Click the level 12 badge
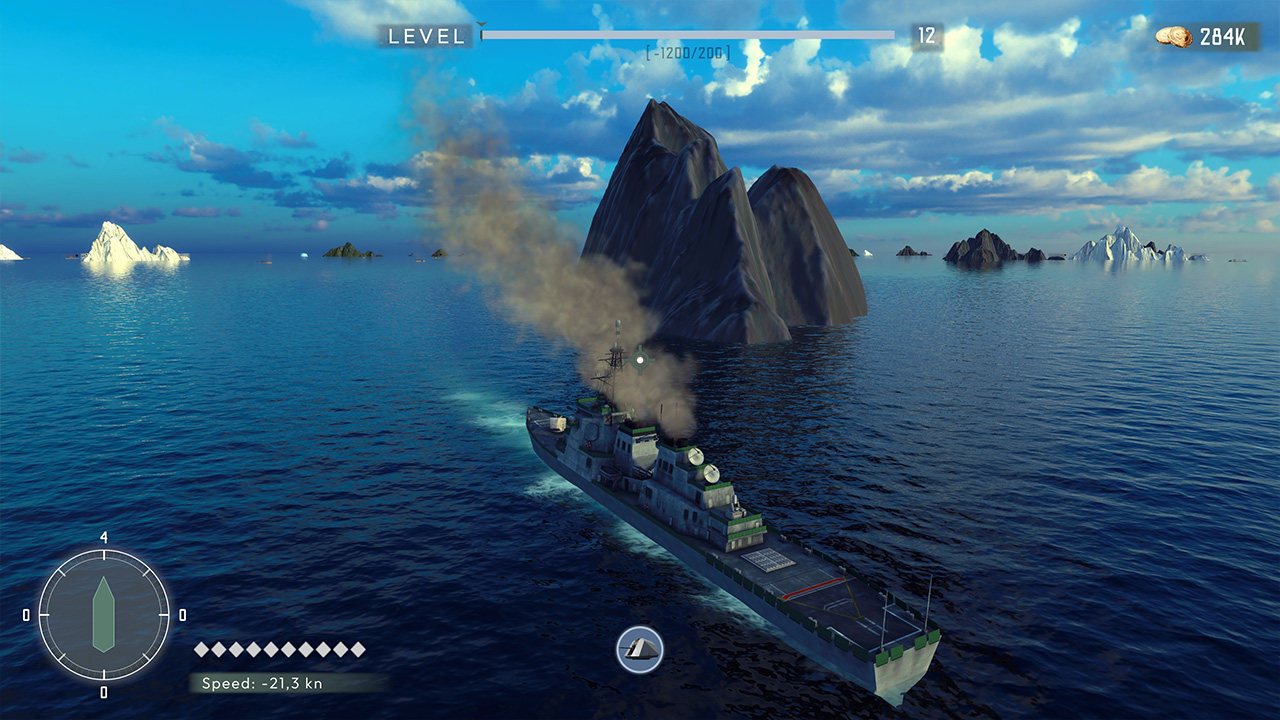 click(928, 35)
